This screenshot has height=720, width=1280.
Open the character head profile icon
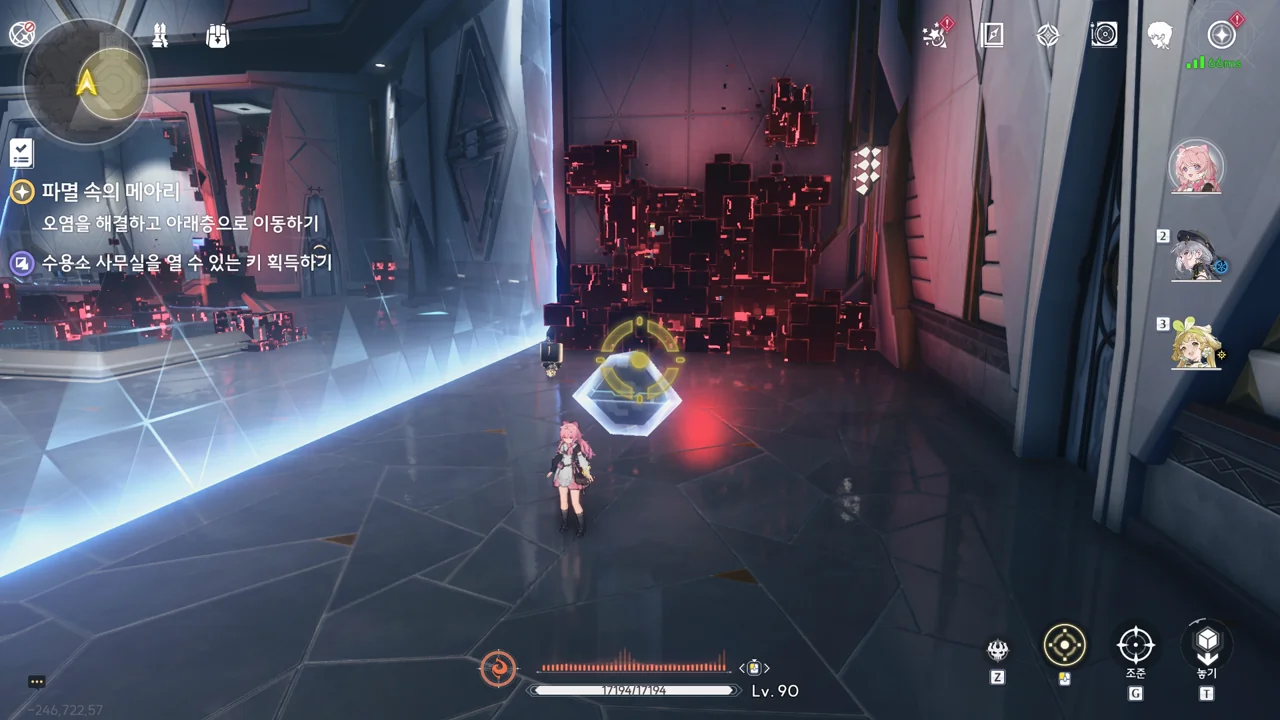tap(1159, 36)
